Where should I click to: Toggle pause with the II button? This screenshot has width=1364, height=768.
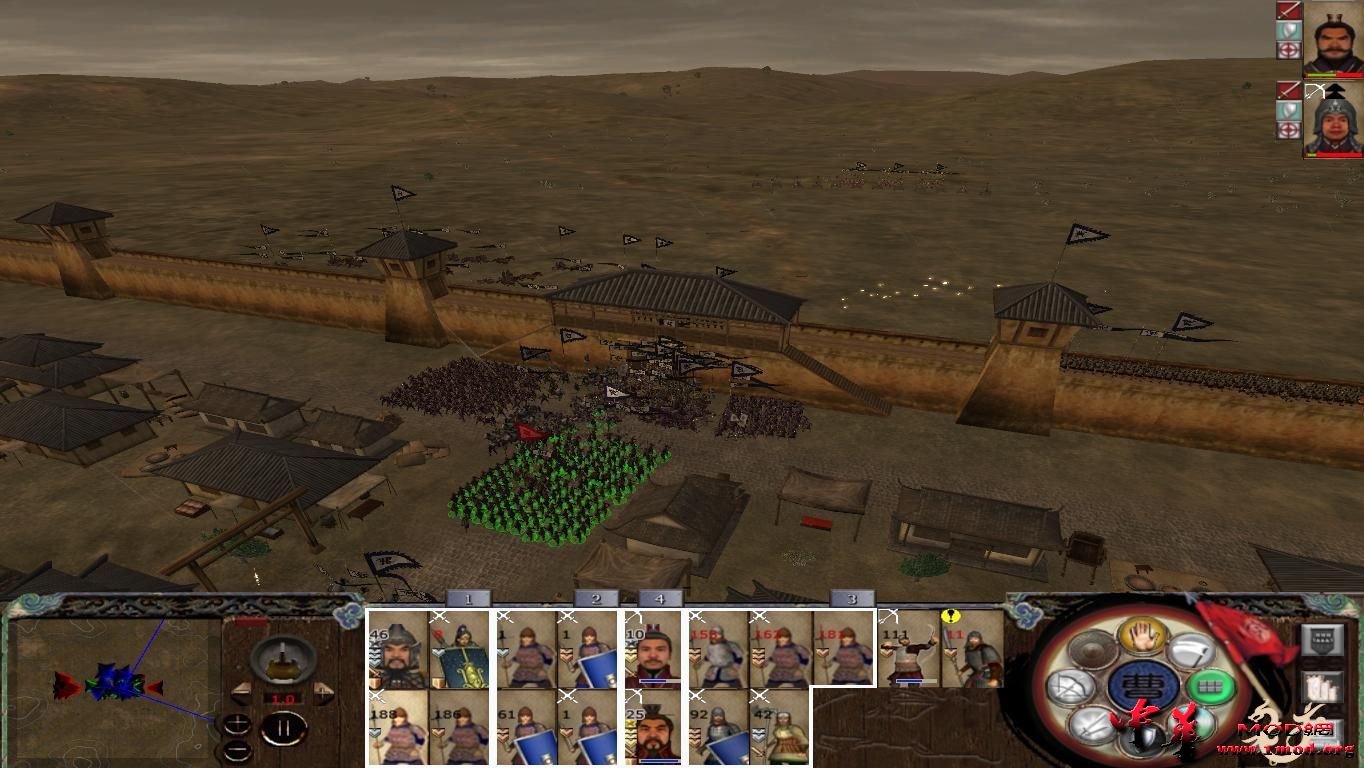tap(285, 728)
